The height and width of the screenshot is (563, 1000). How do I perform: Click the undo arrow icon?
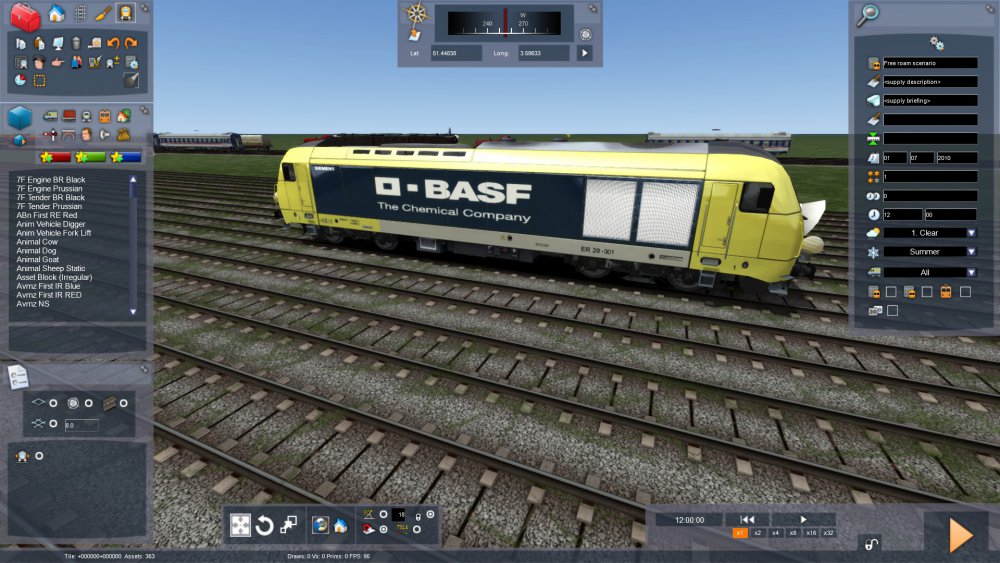[113, 43]
